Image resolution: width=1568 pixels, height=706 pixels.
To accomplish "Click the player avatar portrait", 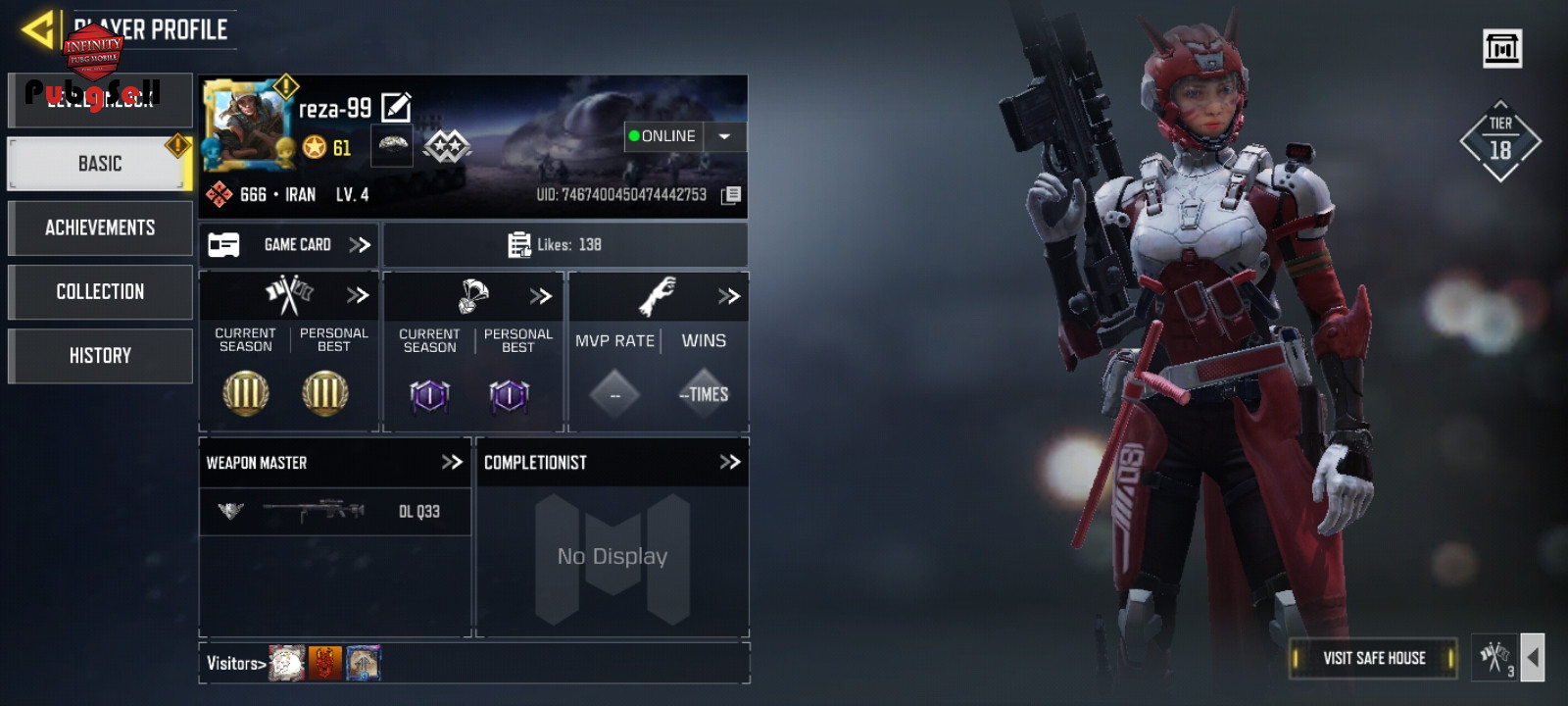I will click(247, 125).
